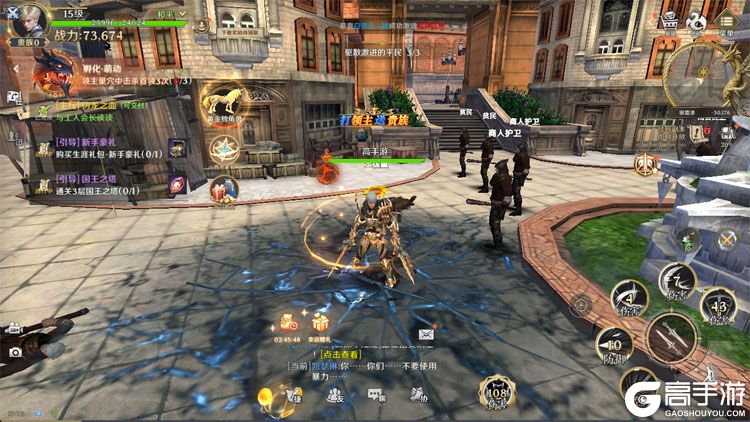Viewport: 750px width, 422px height.
Task: Click the 点击查看 link in chat
Action: 340,355
